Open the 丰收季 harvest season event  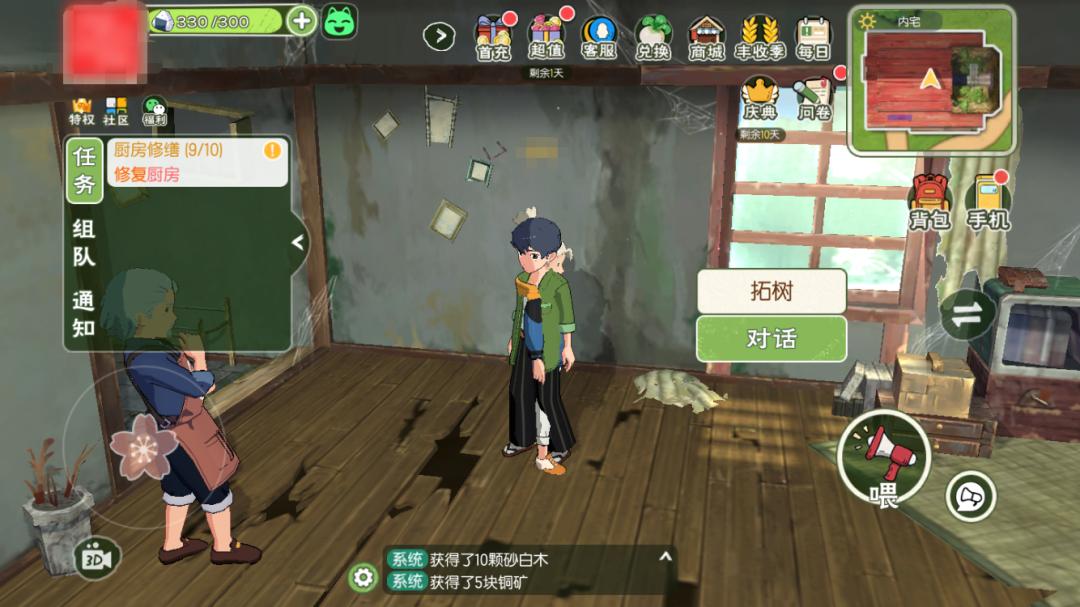759,37
